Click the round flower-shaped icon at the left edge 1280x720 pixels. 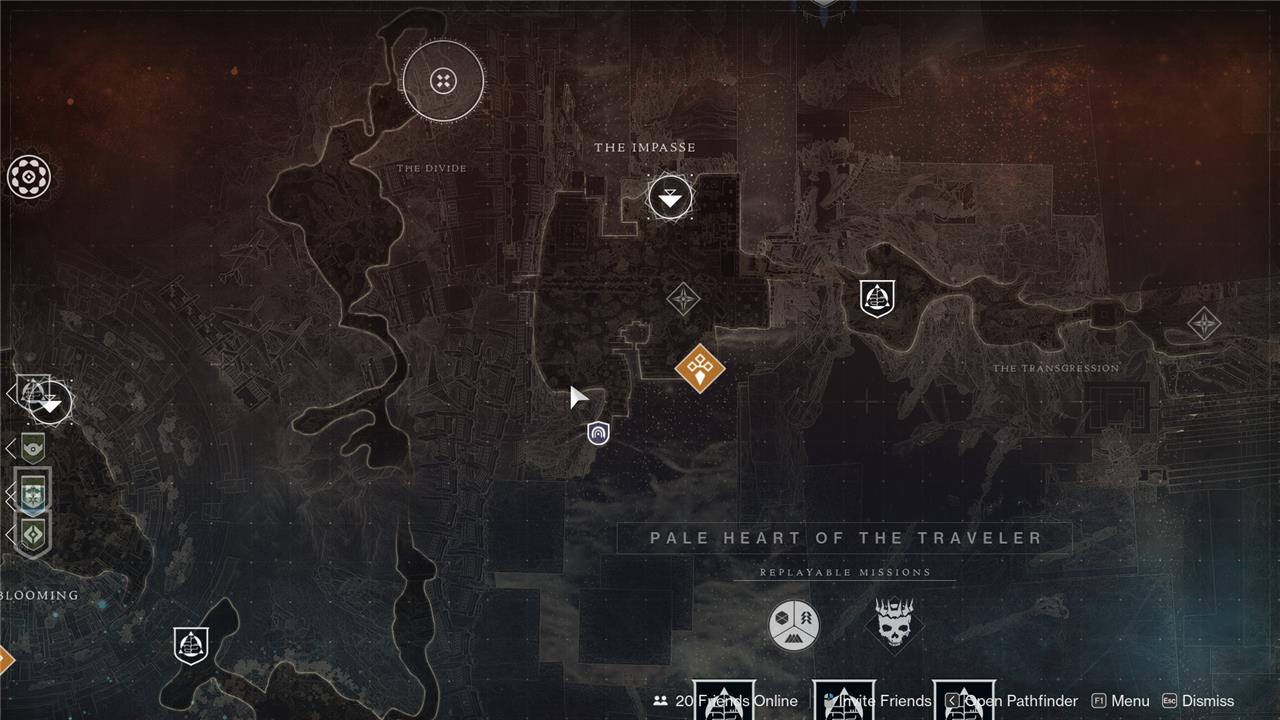tap(29, 177)
